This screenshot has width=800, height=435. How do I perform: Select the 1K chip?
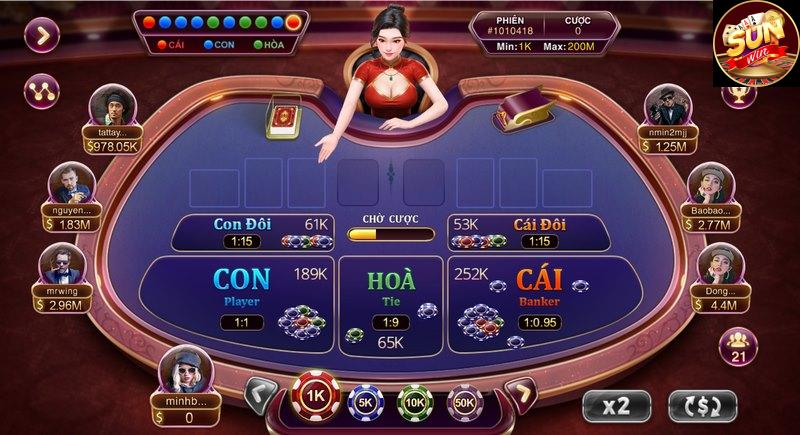coord(316,395)
